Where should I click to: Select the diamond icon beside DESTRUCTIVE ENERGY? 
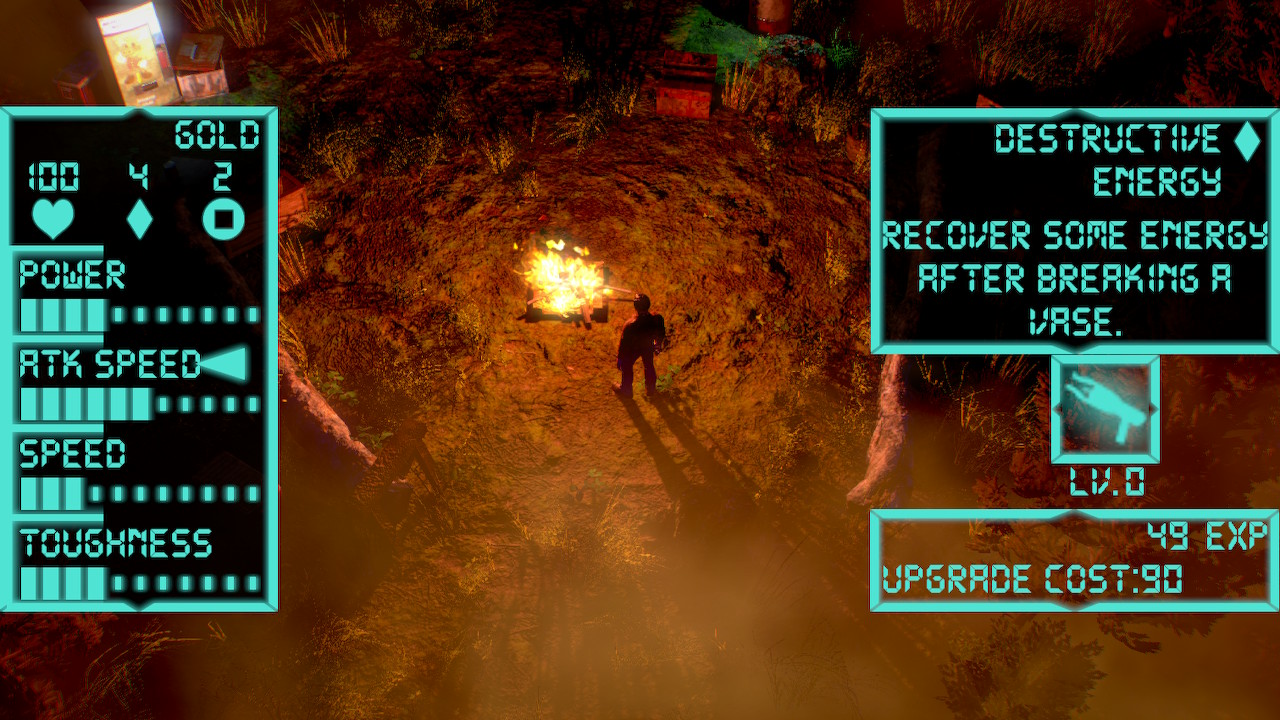click(1244, 141)
